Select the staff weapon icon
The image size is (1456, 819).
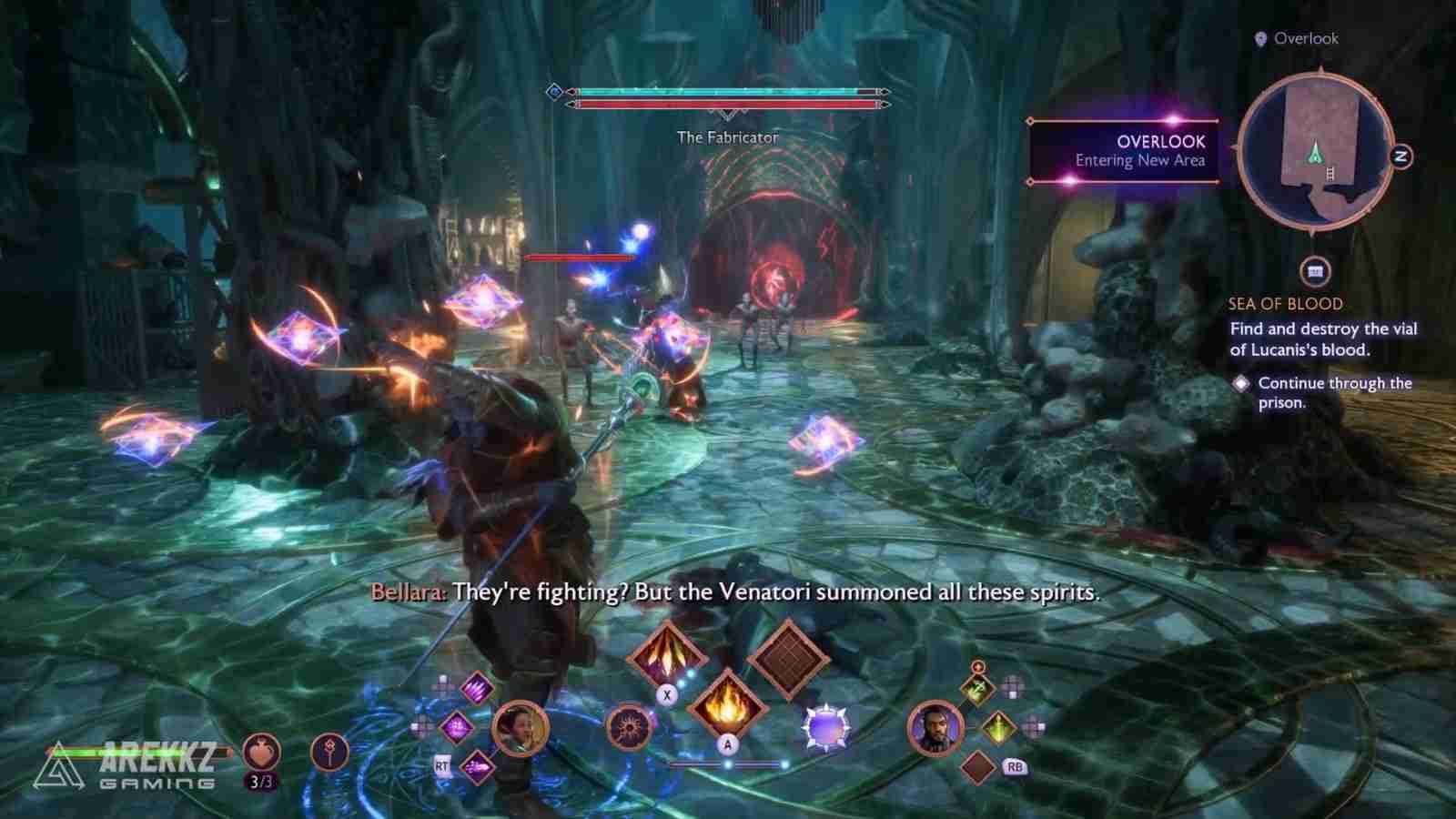point(329,753)
